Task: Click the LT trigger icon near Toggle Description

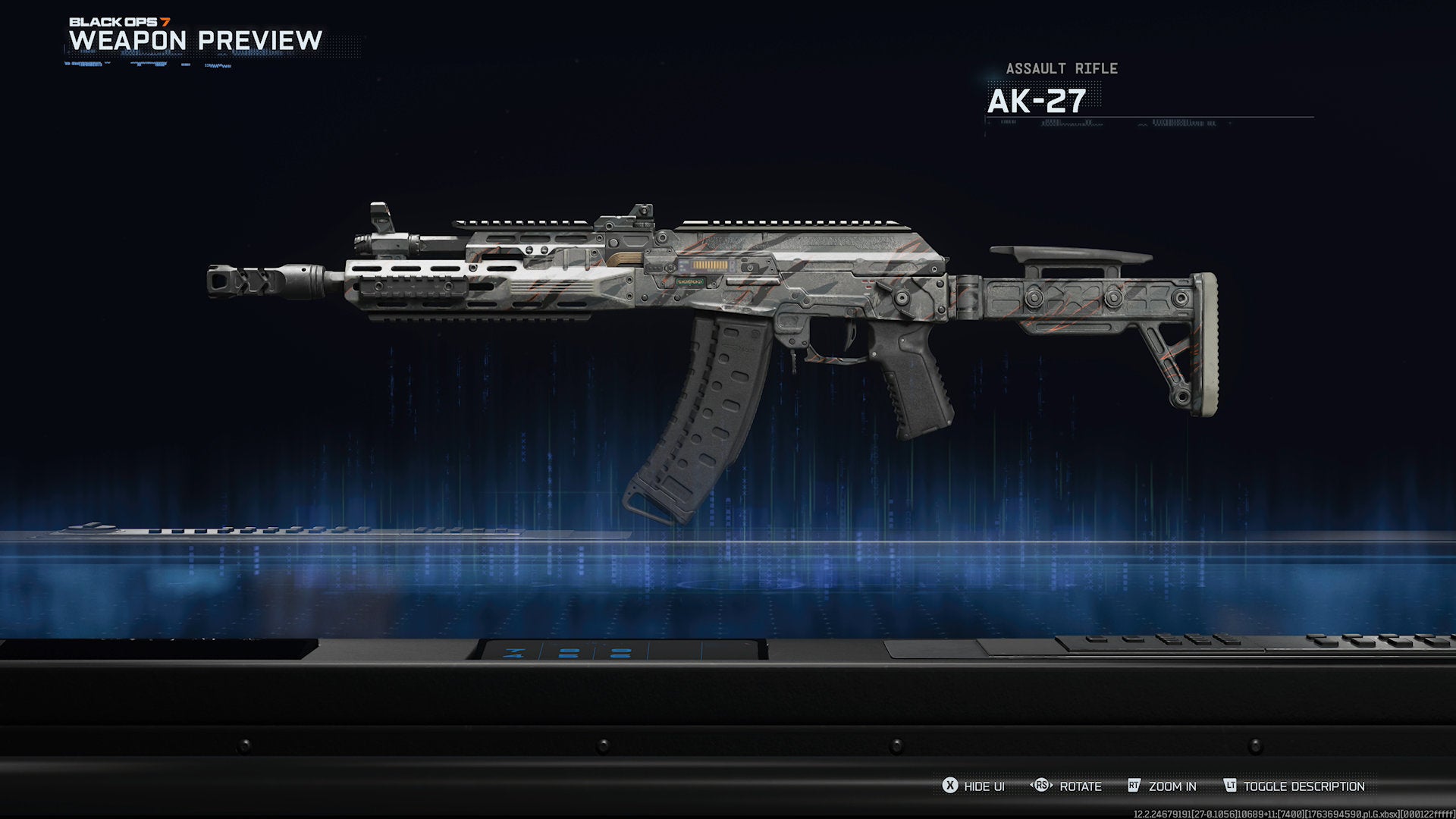Action: 1230,786
